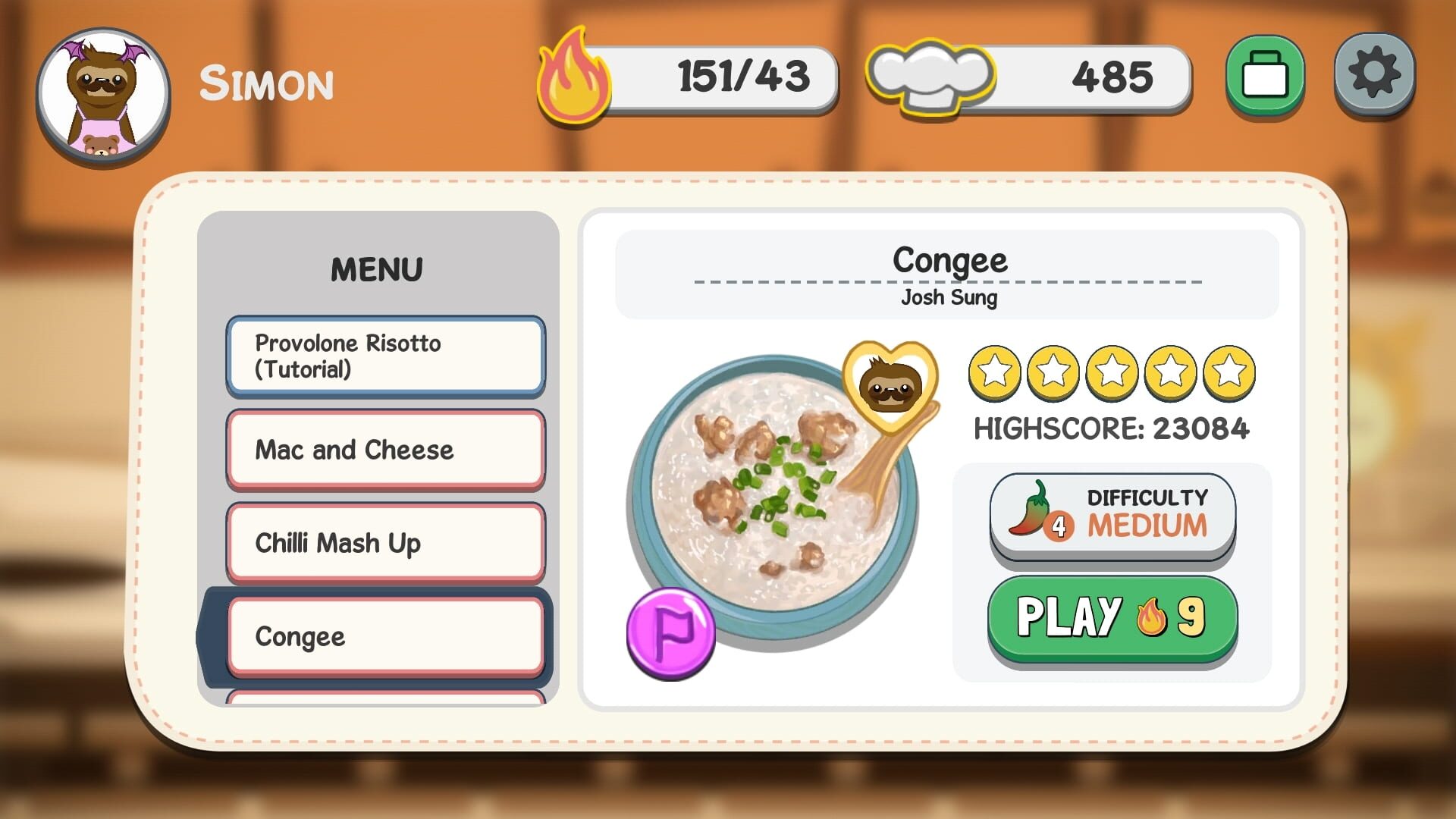This screenshot has height=819, width=1456.
Task: Pick the Congee menu entry
Action: point(385,636)
